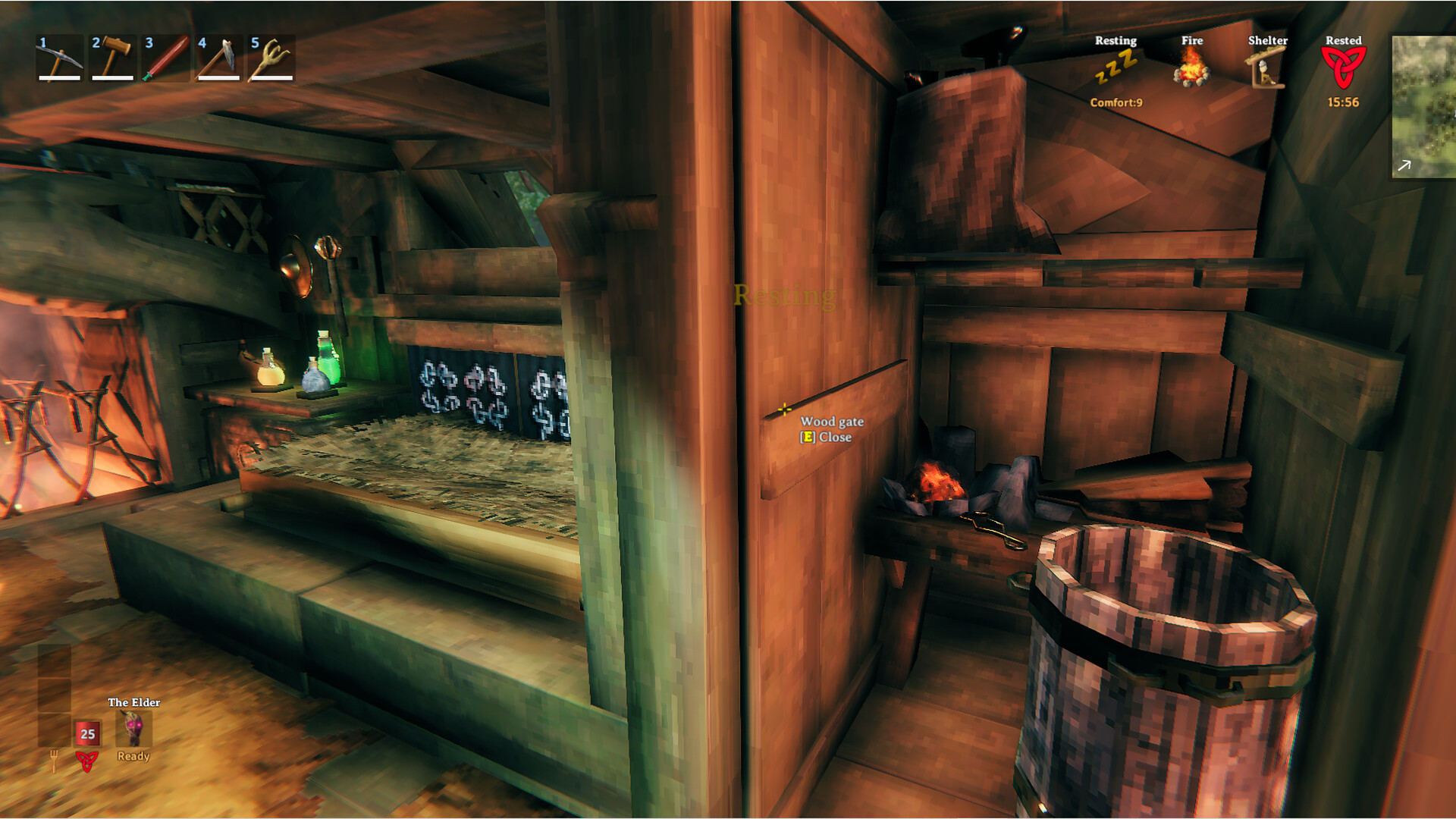Viewport: 1456px width, 819px height.
Task: Expand the minimap with its corner arrow
Action: (x=1405, y=164)
